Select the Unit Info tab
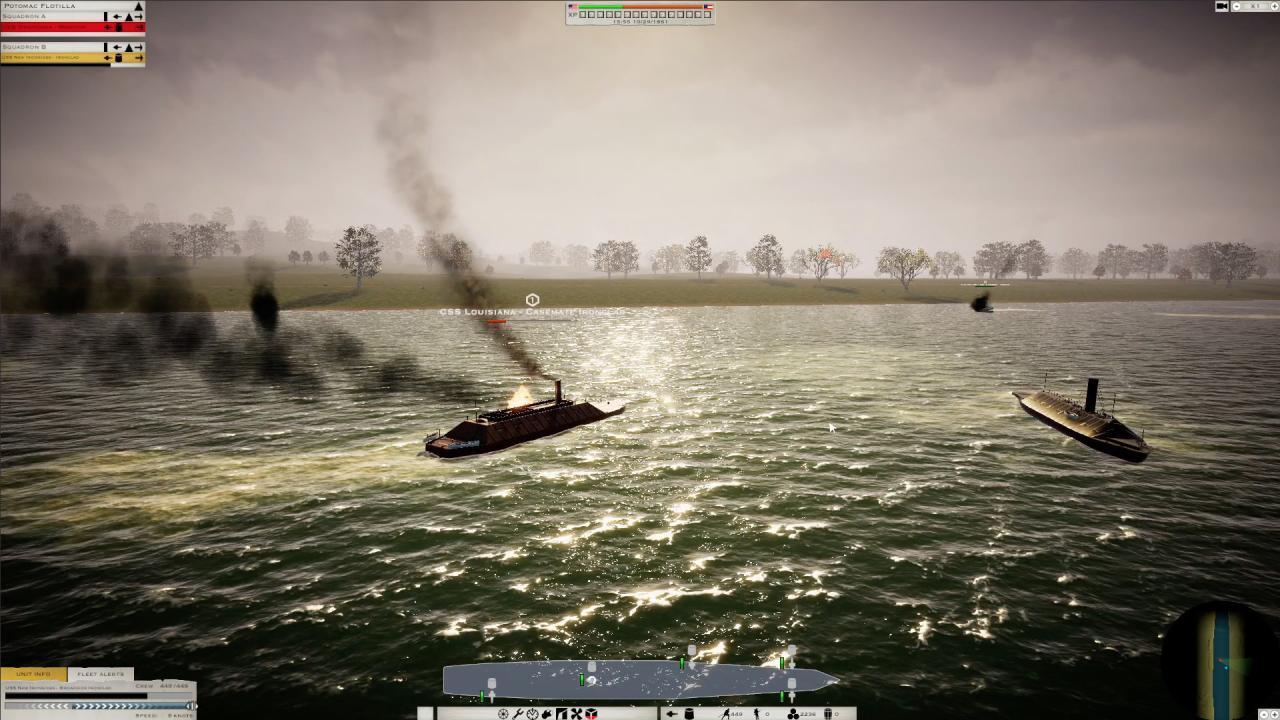This screenshot has height=720, width=1280. click(x=32, y=674)
